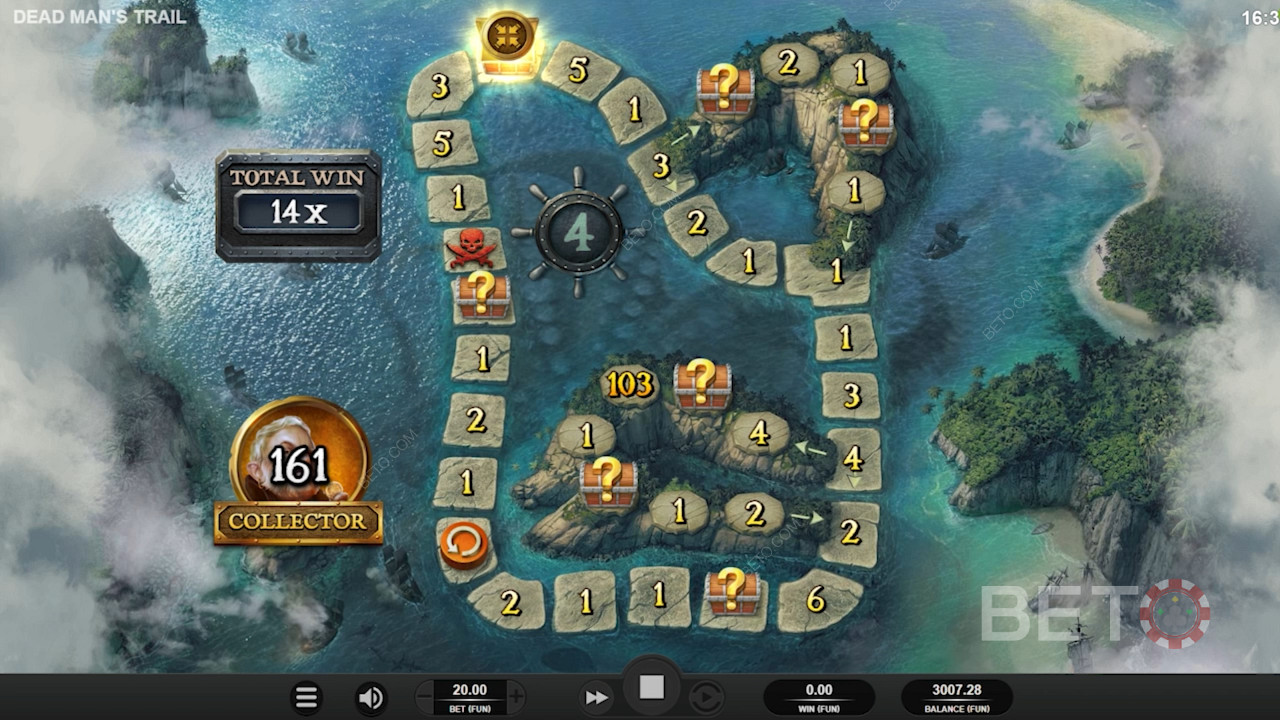Click the square stop button

coord(652,687)
